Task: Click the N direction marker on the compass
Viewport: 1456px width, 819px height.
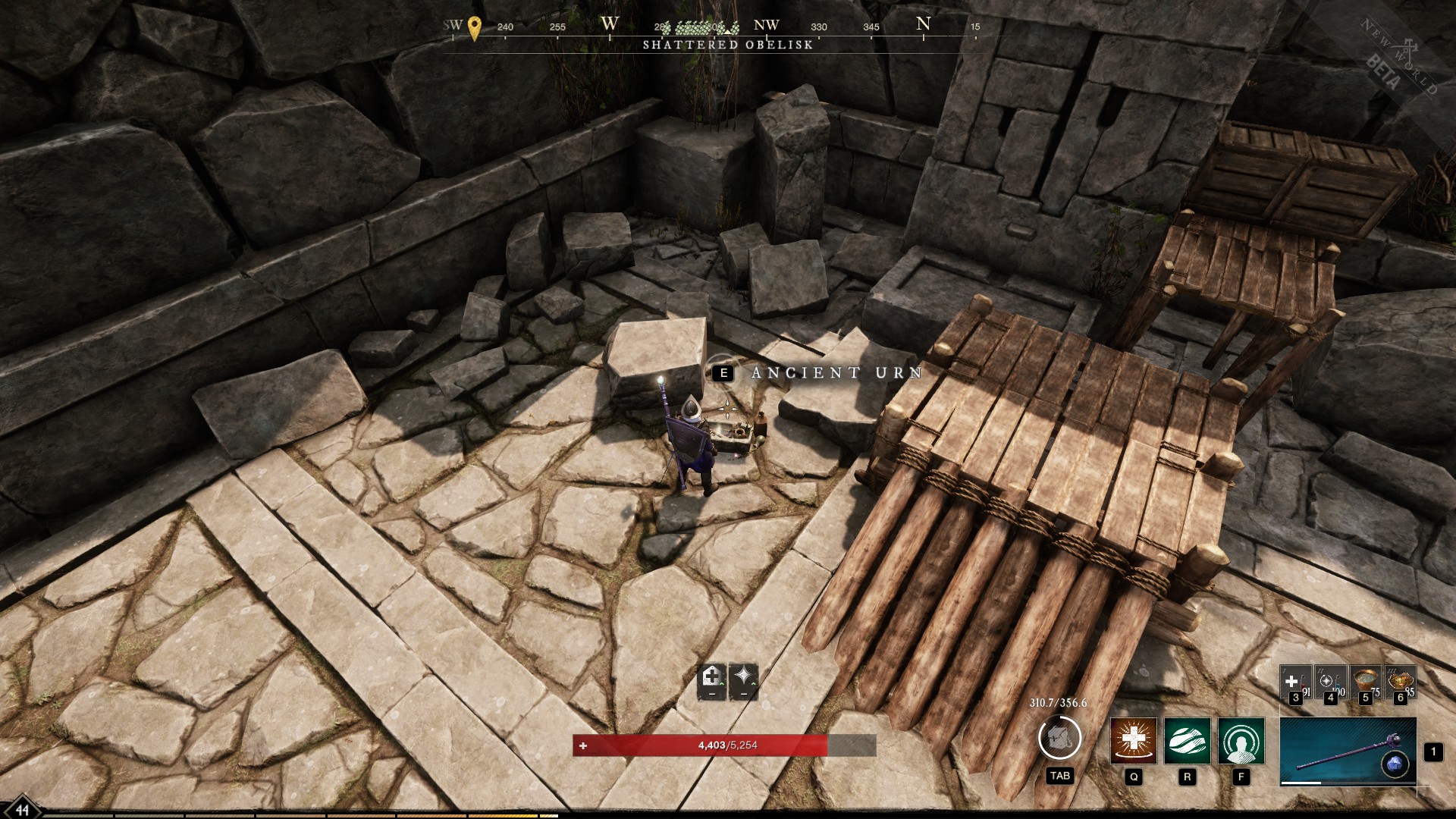Action: coord(923,23)
